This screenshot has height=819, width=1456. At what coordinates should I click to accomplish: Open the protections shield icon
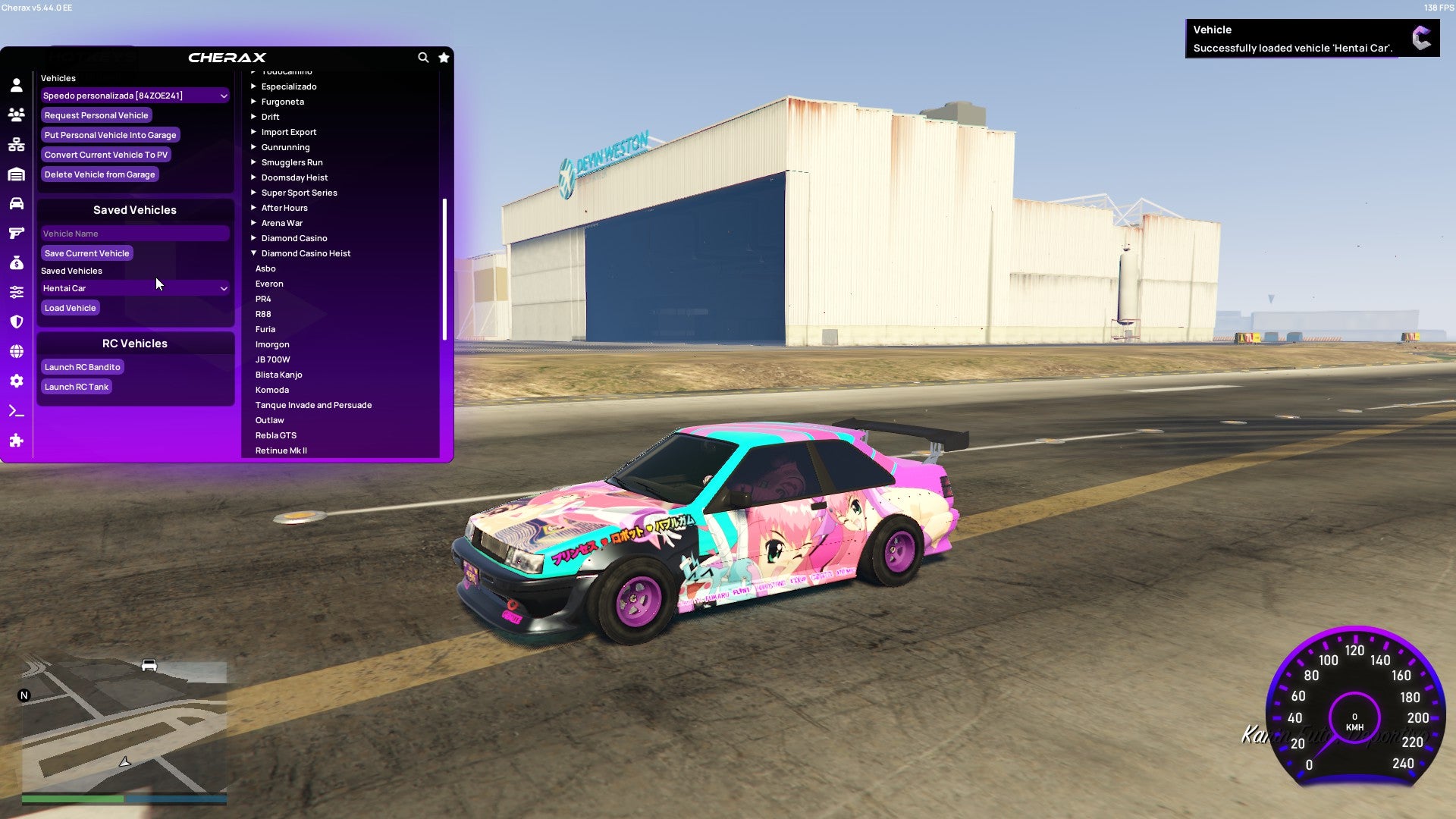click(16, 321)
